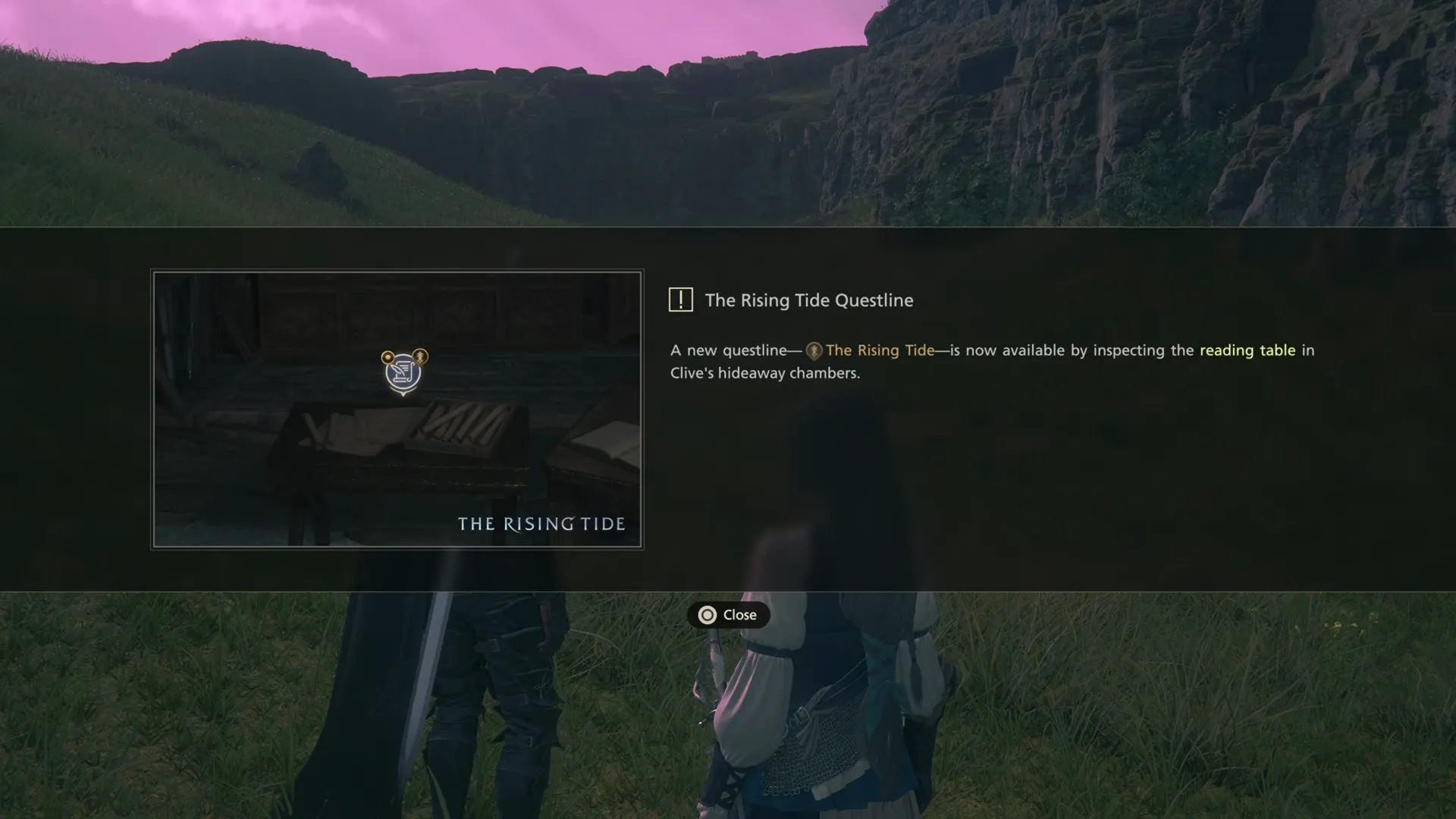Image resolution: width=1456 pixels, height=819 pixels.
Task: Open The Rising Tide quest link
Action: tap(880, 350)
